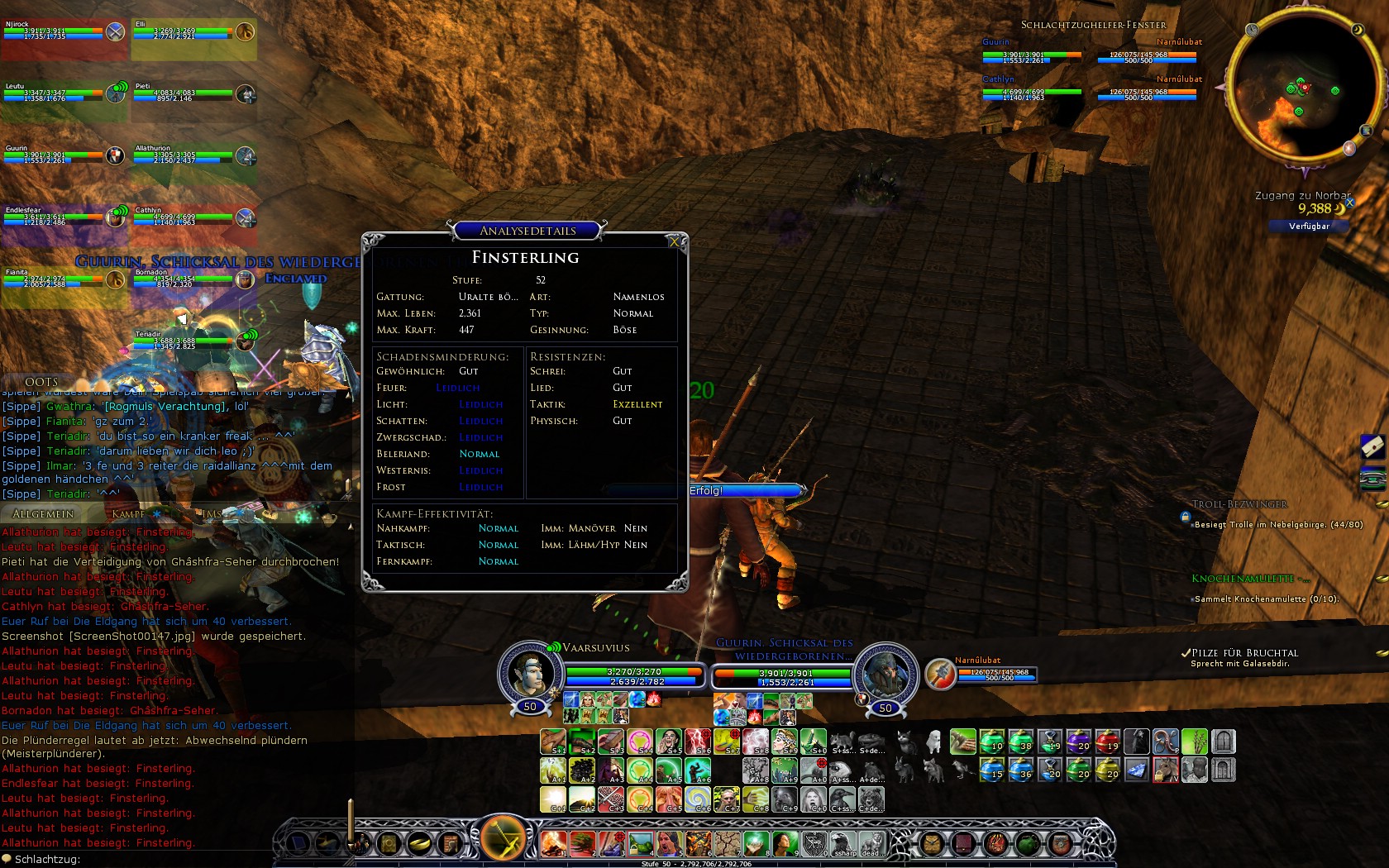Select the OOTS chat tab
This screenshot has width=1389, height=868.
pyautogui.click(x=41, y=382)
